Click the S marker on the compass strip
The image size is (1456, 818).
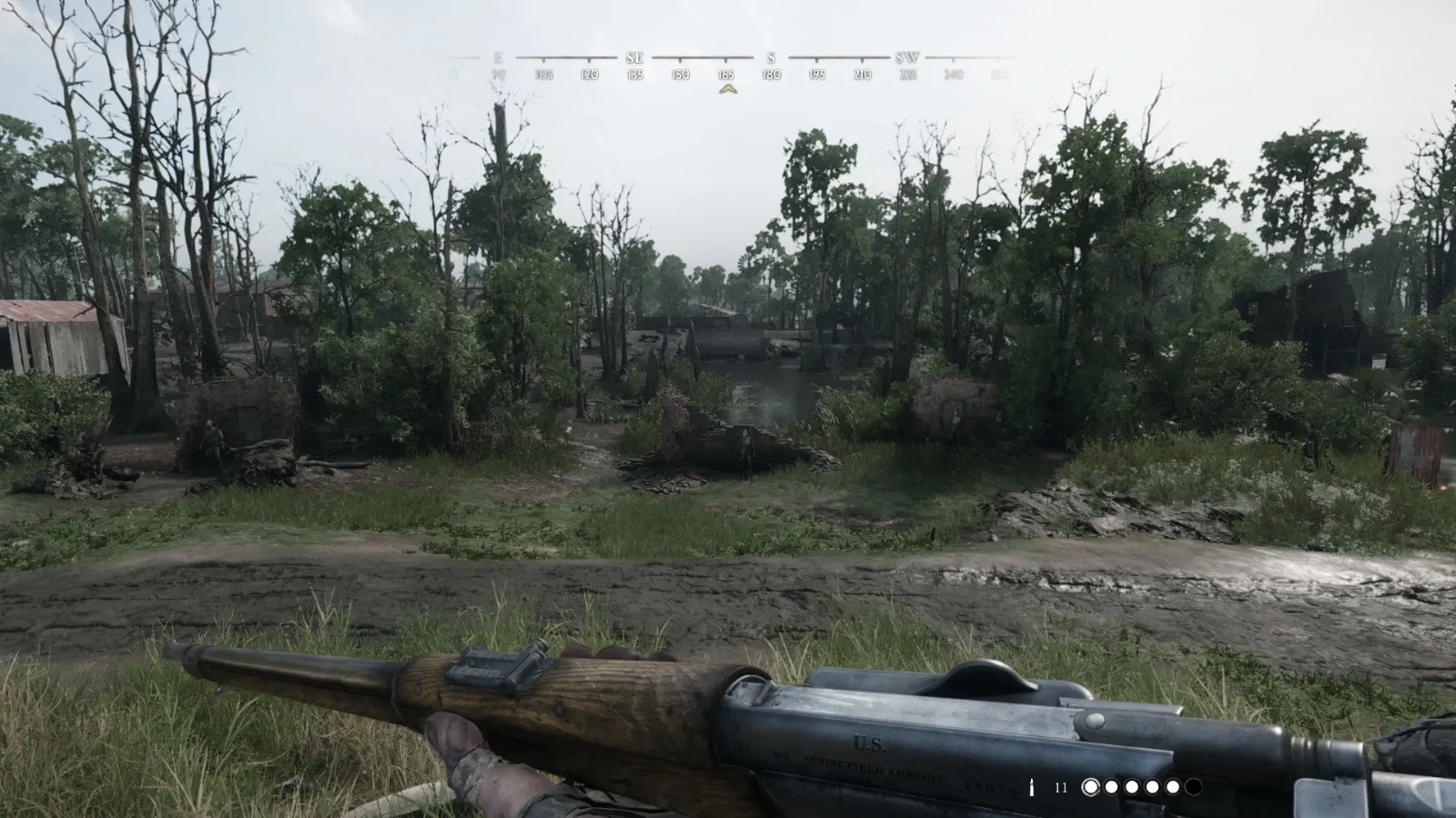(x=770, y=58)
